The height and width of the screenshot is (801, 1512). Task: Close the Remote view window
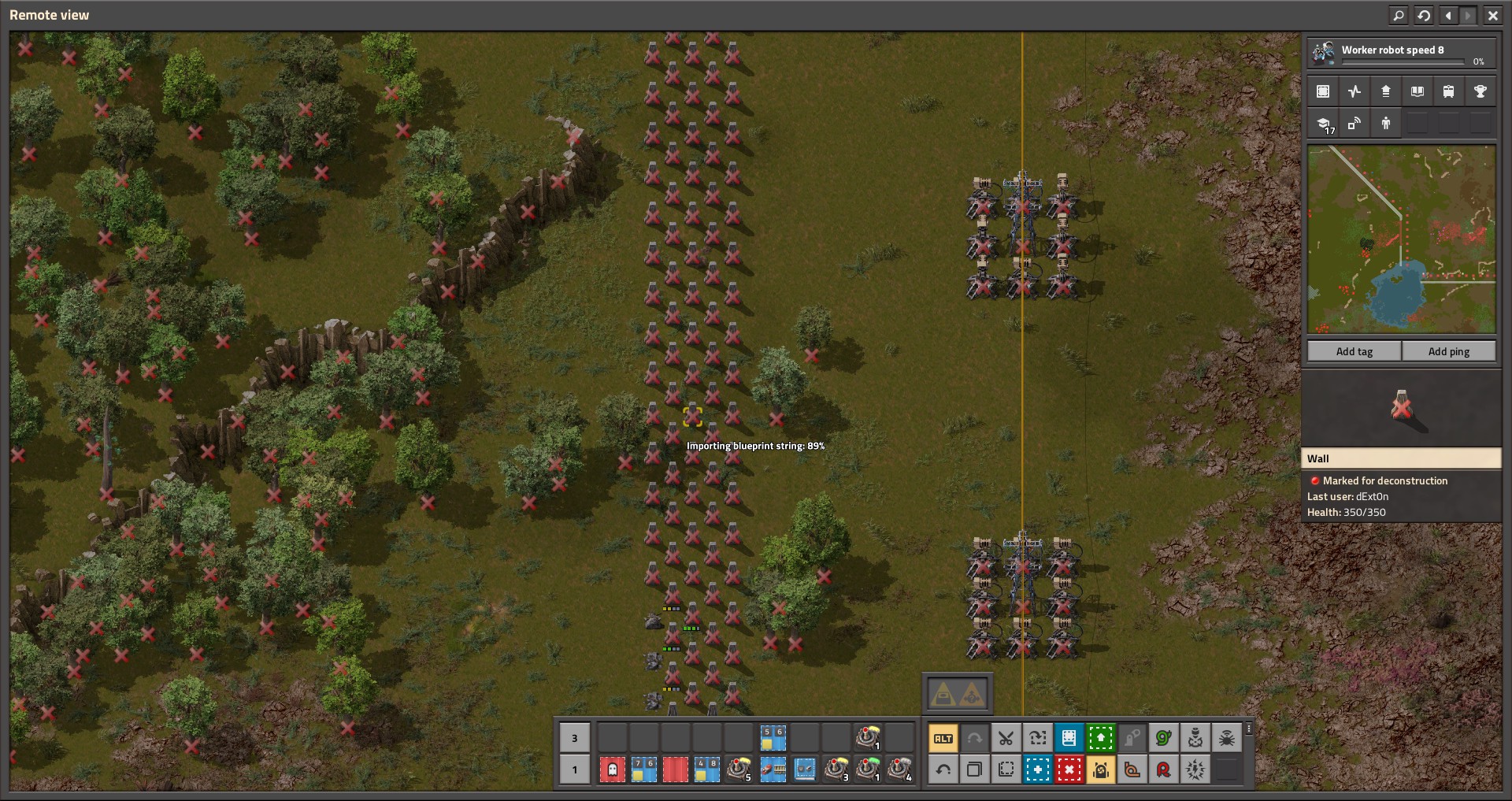point(1492,15)
